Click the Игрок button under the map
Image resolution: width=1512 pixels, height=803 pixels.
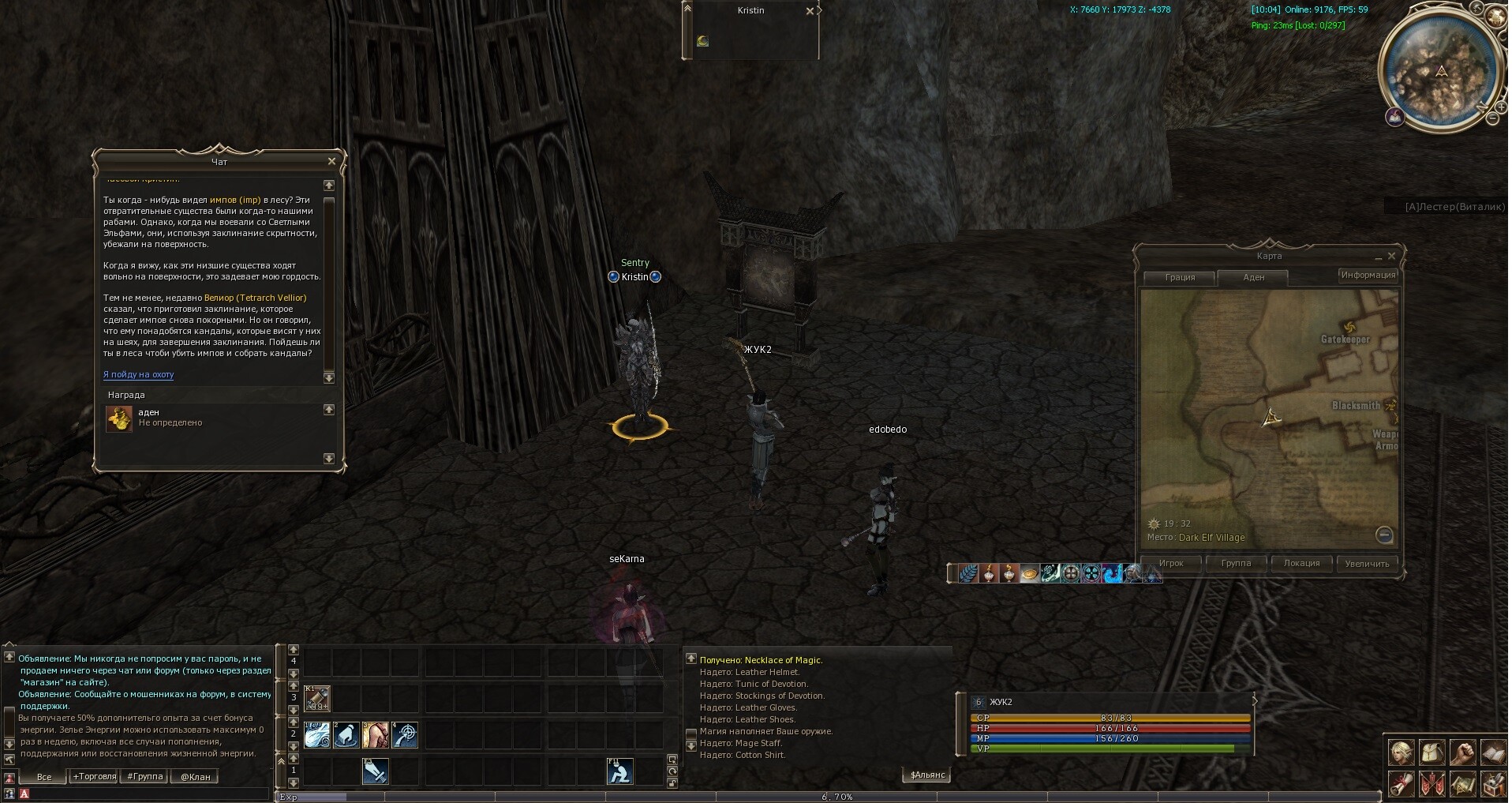click(1171, 563)
